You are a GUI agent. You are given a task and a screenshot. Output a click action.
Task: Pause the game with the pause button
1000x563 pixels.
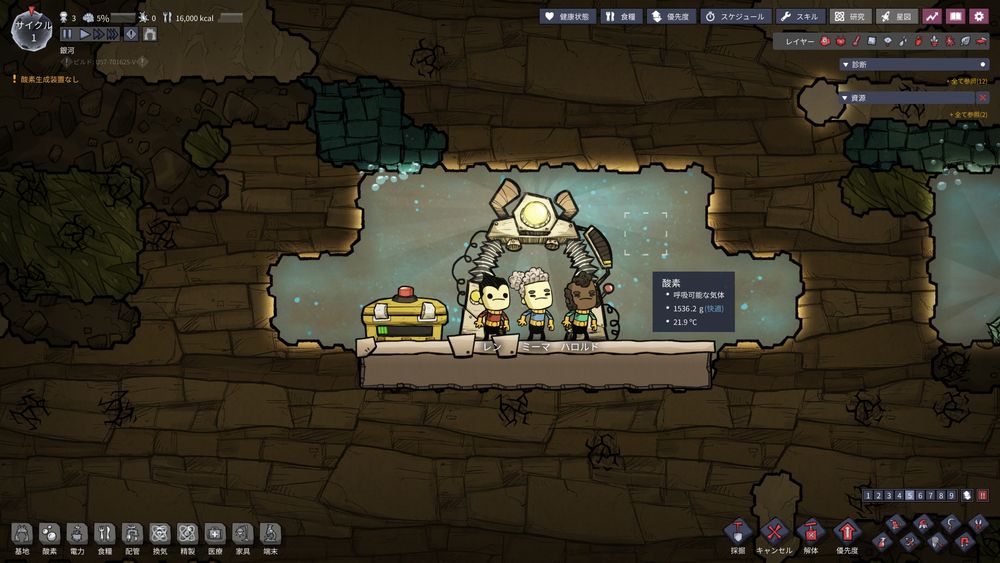pos(68,34)
